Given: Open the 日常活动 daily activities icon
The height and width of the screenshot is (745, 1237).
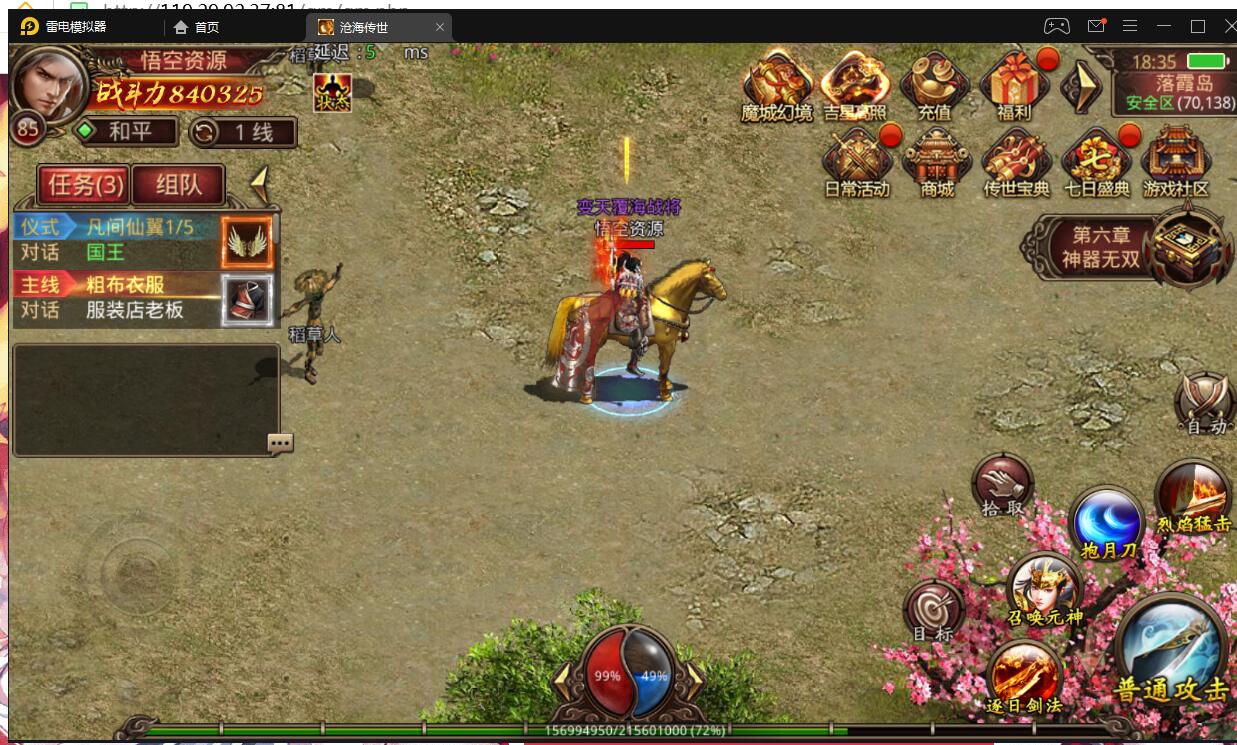Looking at the screenshot, I should 856,160.
